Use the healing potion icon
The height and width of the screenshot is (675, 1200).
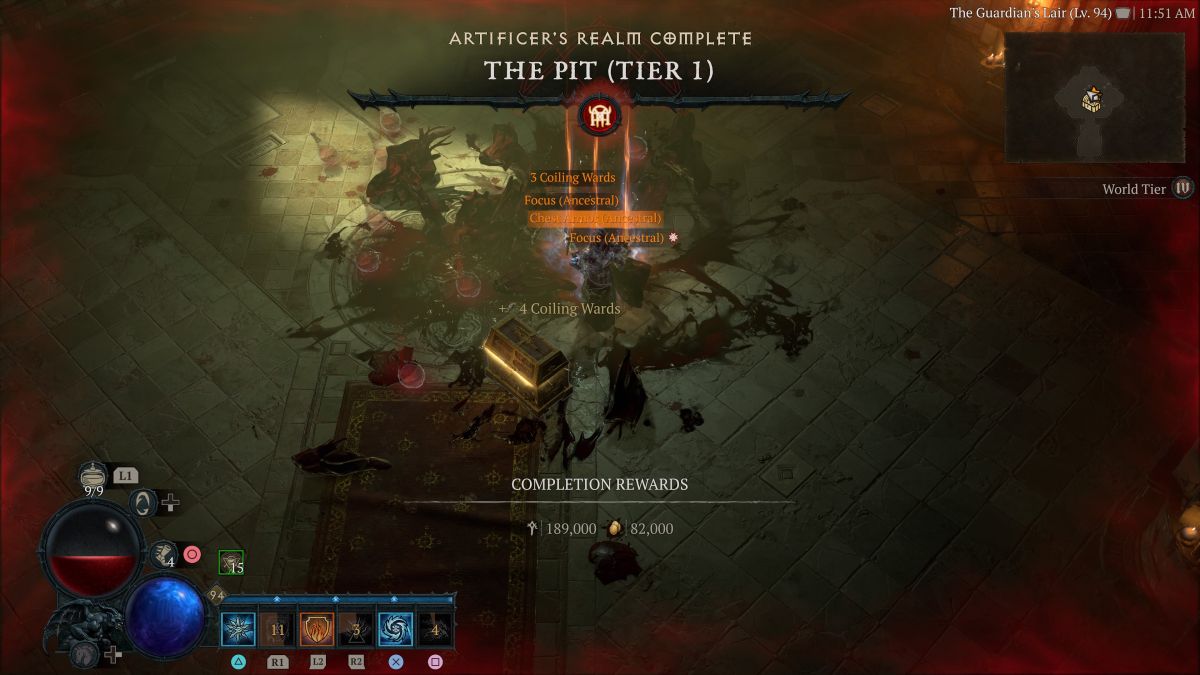coord(93,478)
